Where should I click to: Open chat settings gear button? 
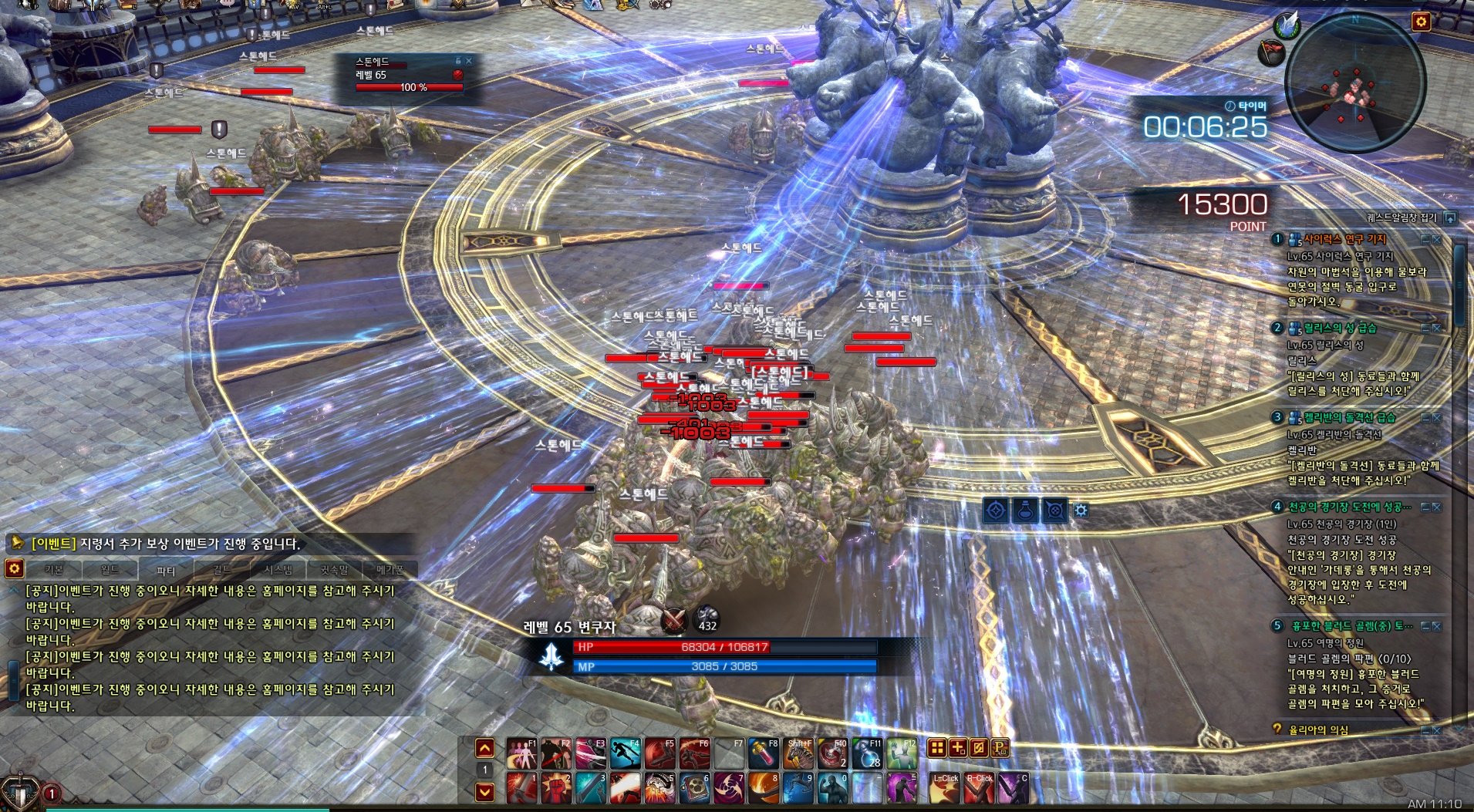(x=14, y=569)
